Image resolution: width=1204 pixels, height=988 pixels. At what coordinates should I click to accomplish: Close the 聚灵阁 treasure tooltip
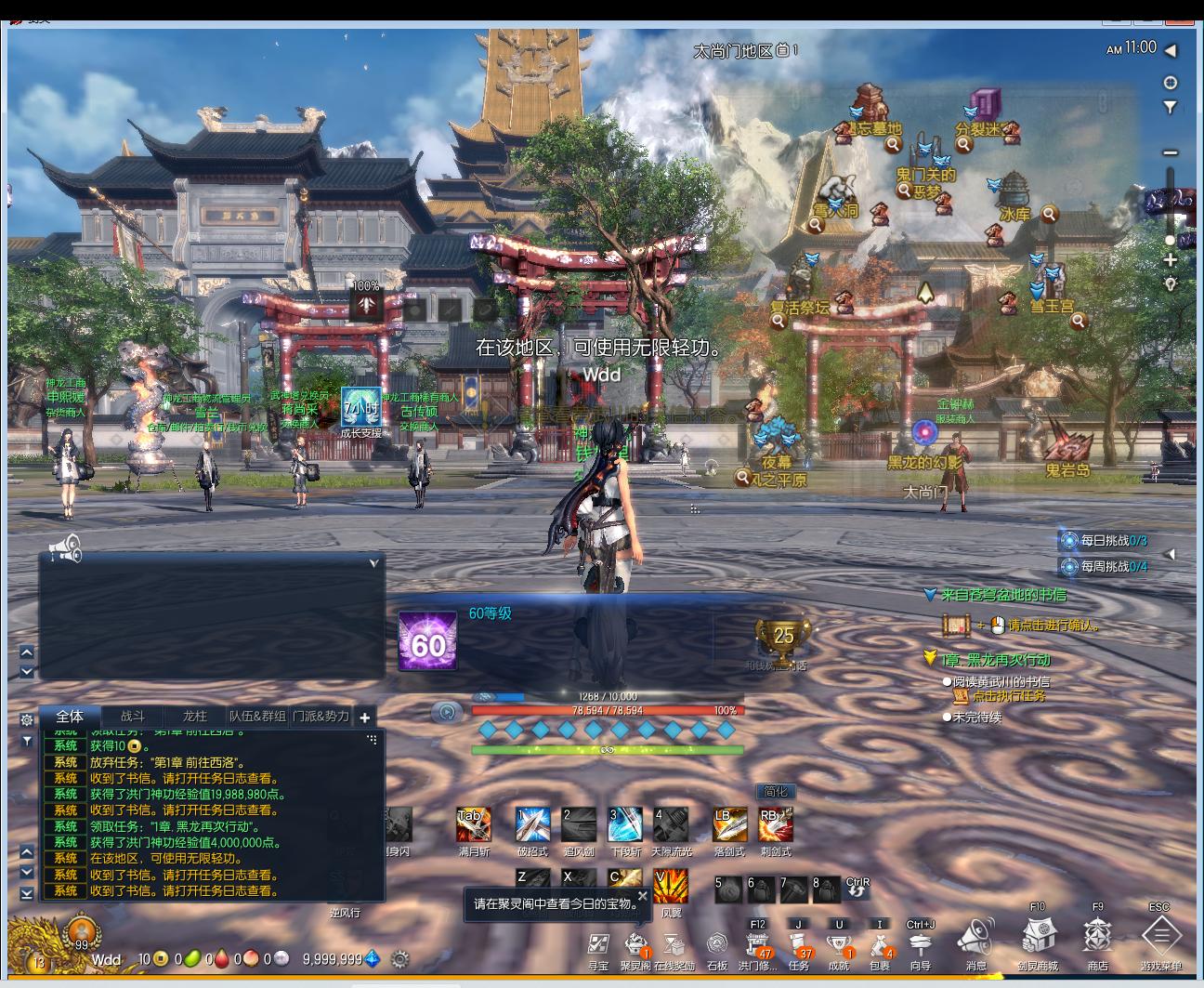click(x=642, y=897)
